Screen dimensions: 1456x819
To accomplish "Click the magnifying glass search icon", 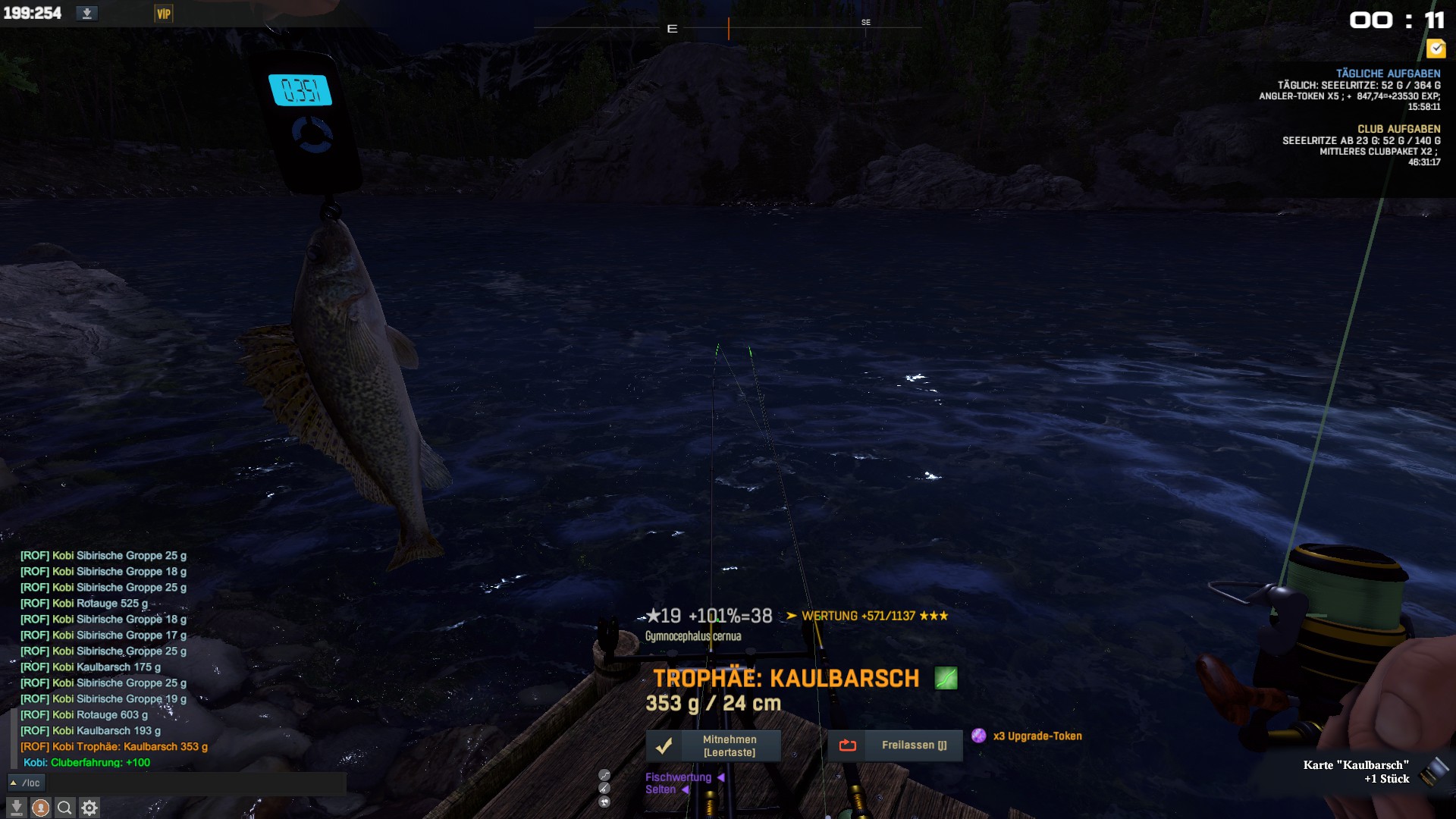I will coord(64,808).
